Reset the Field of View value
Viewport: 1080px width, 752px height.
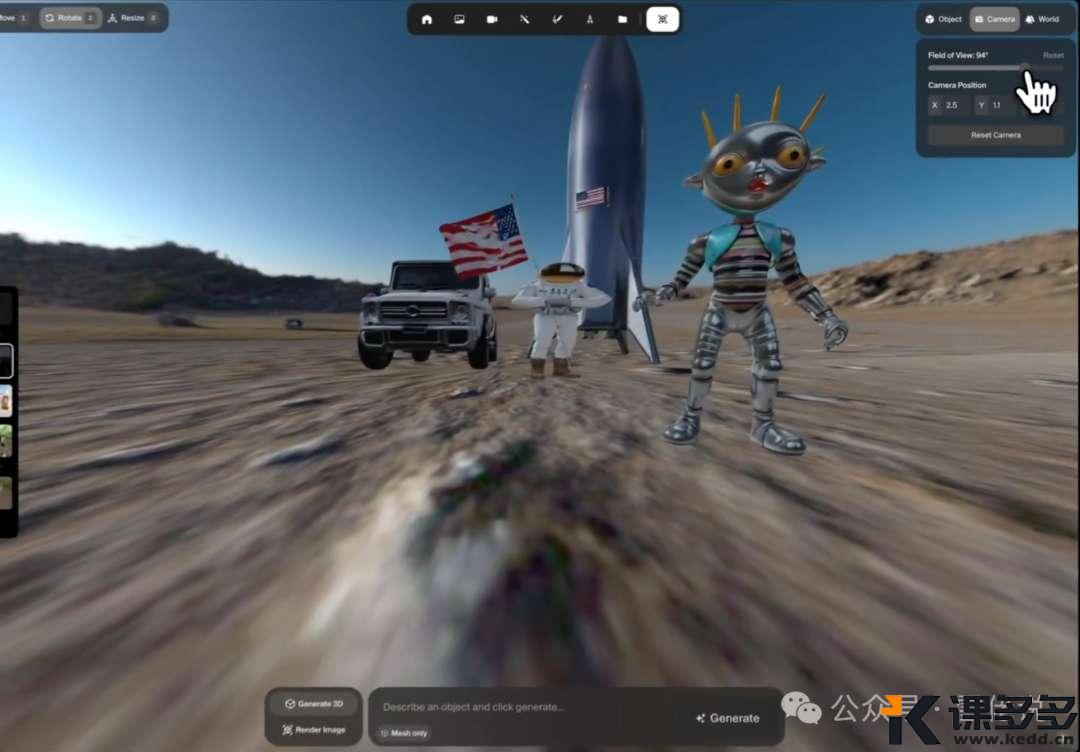pyautogui.click(x=1053, y=55)
